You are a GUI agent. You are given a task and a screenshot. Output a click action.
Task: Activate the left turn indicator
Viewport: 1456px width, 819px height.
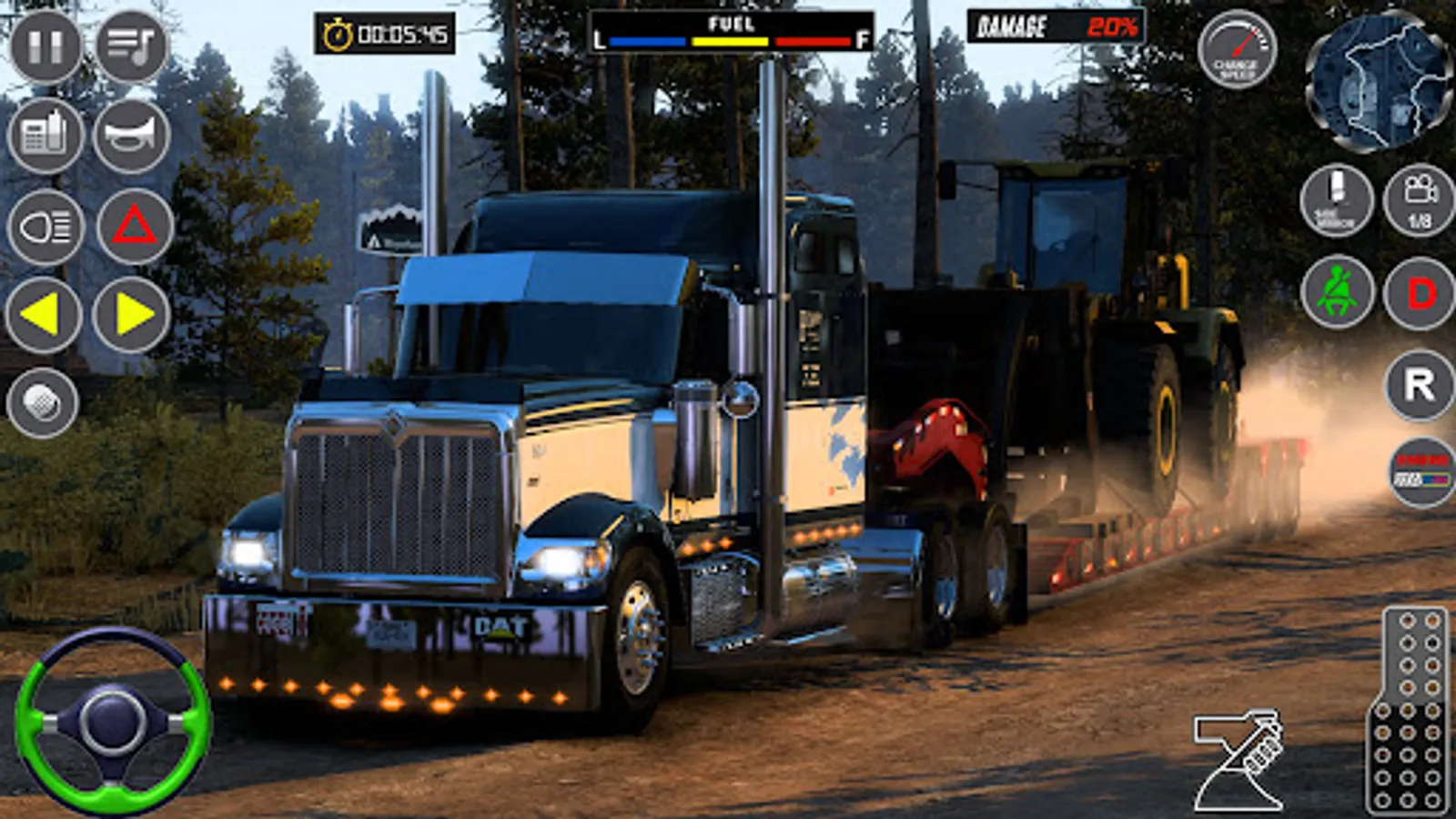[x=43, y=315]
